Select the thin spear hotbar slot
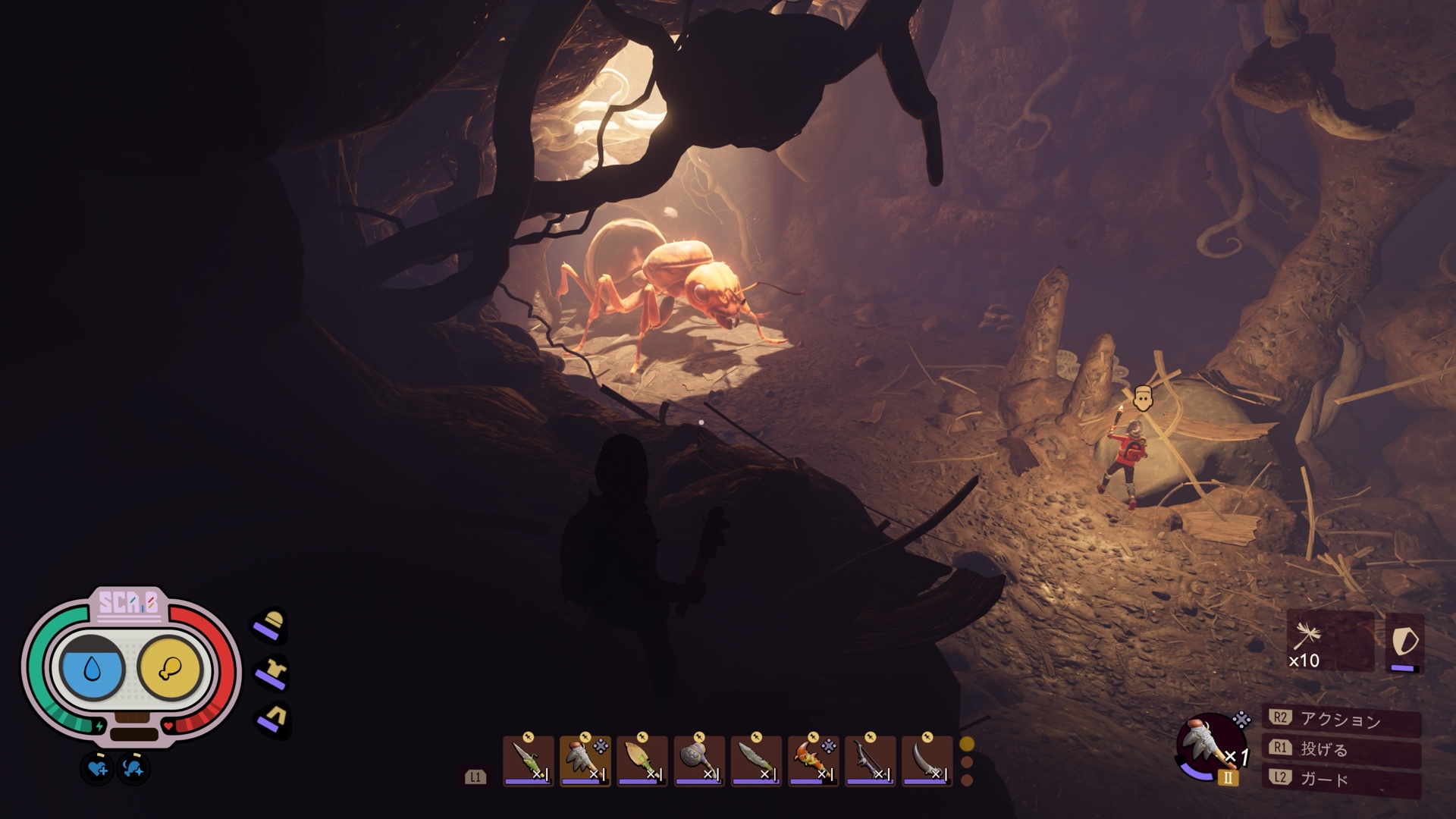Image resolution: width=1456 pixels, height=819 pixels. tap(528, 761)
